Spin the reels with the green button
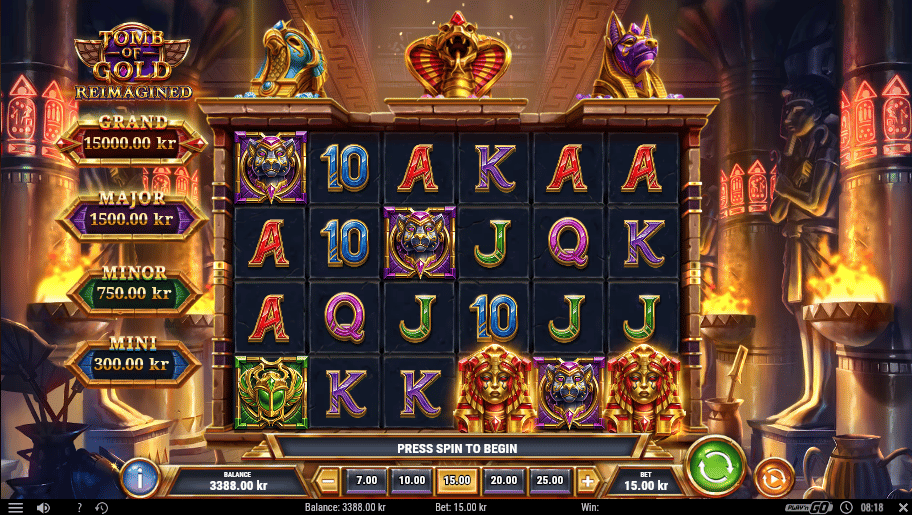 pyautogui.click(x=716, y=467)
